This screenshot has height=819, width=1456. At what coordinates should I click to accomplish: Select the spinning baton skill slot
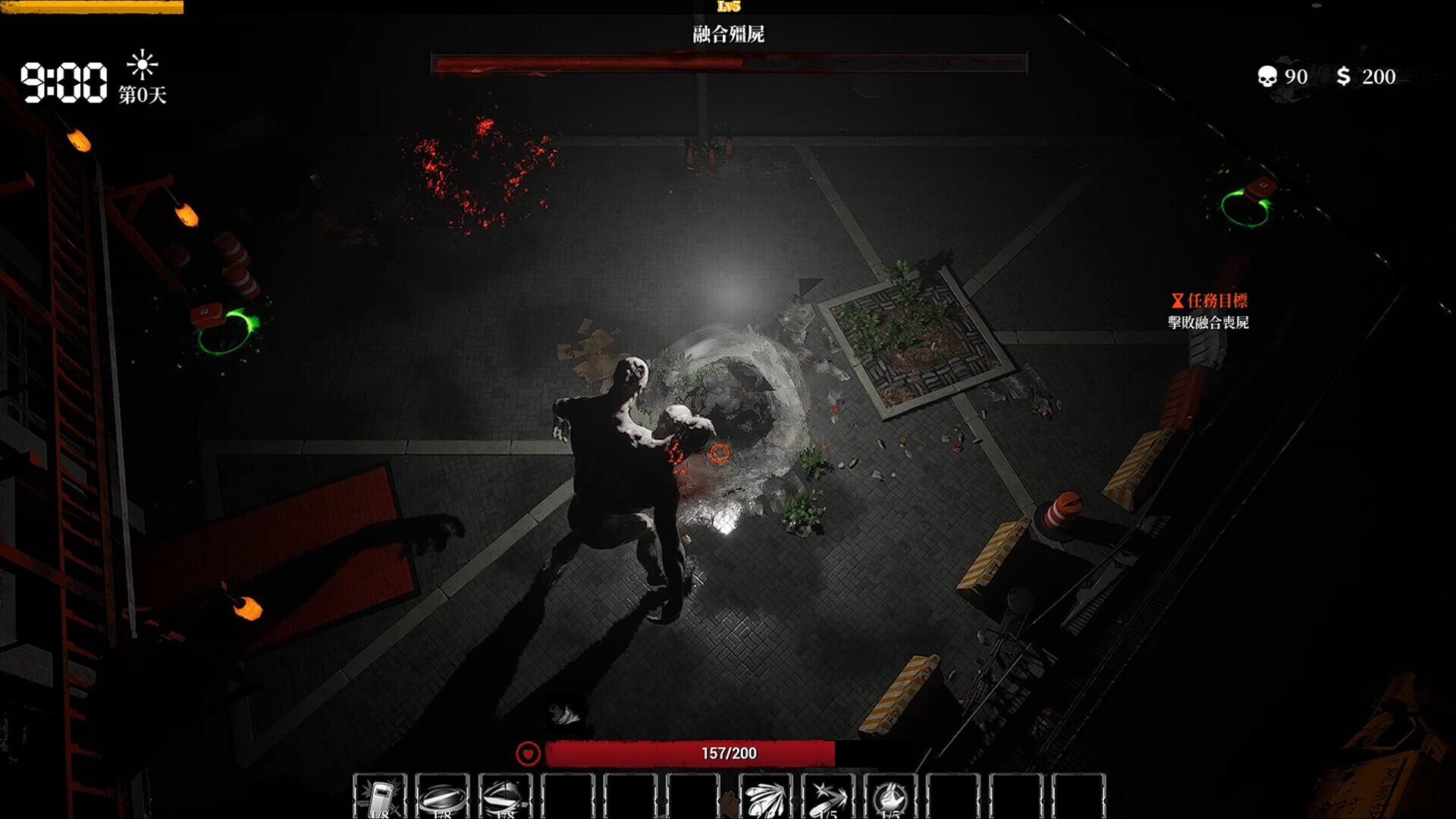coord(442,796)
